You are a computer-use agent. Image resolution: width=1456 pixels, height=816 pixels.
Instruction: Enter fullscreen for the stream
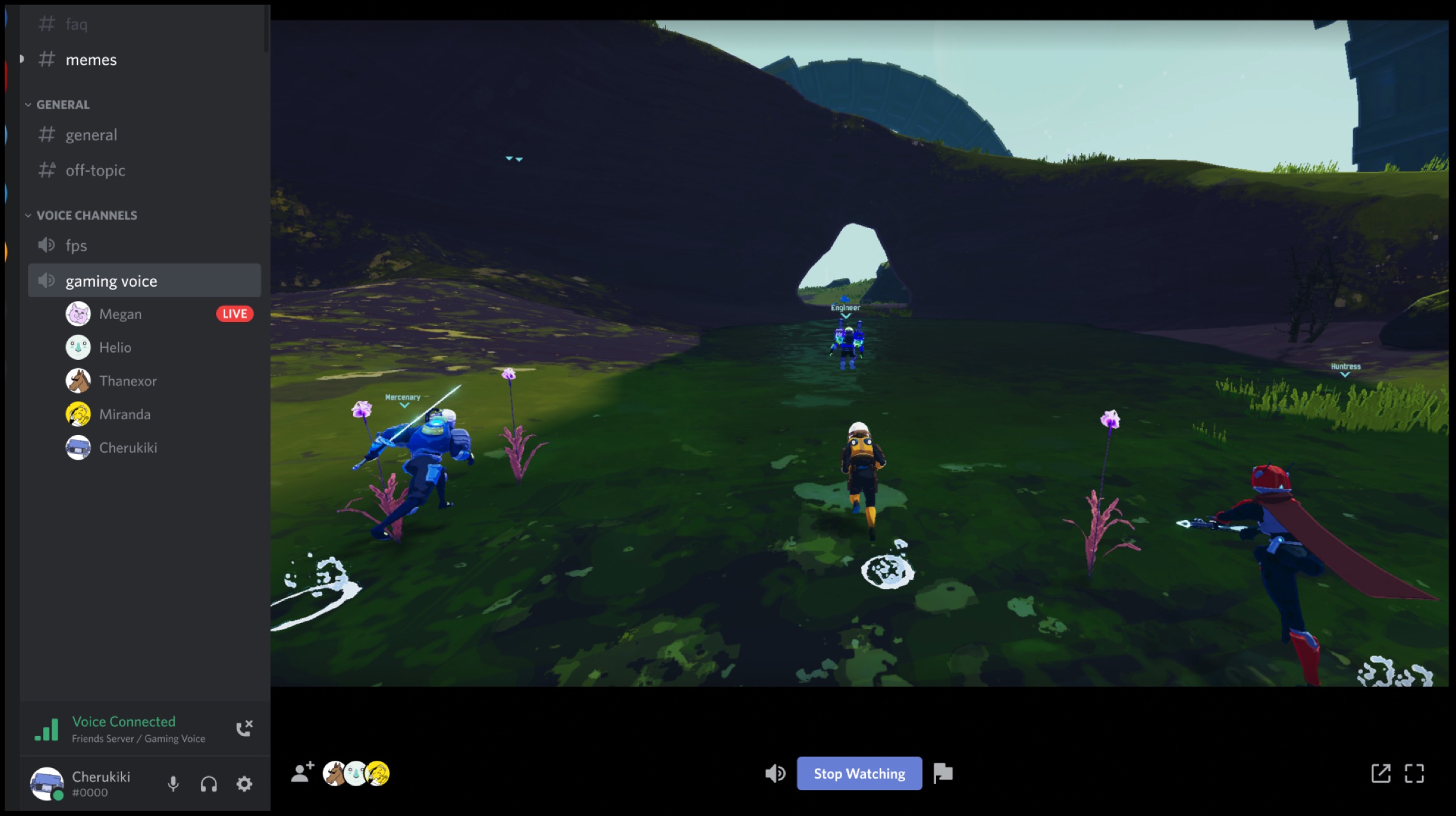coord(1415,774)
